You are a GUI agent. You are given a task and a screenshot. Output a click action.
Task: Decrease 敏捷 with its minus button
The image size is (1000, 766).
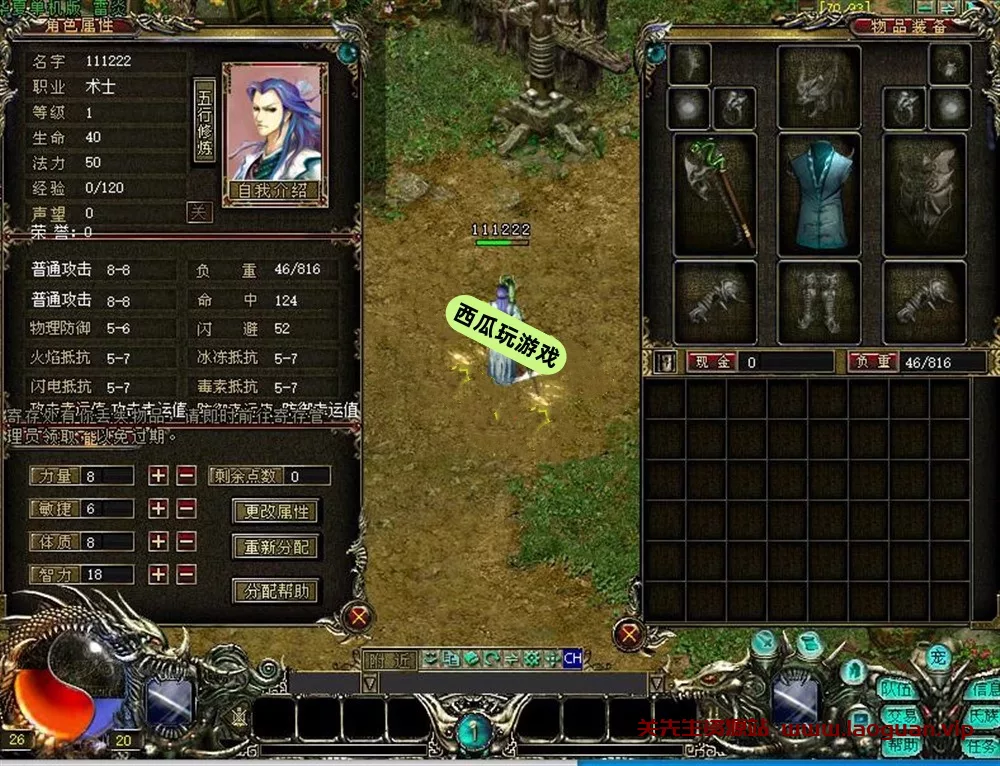(x=186, y=509)
